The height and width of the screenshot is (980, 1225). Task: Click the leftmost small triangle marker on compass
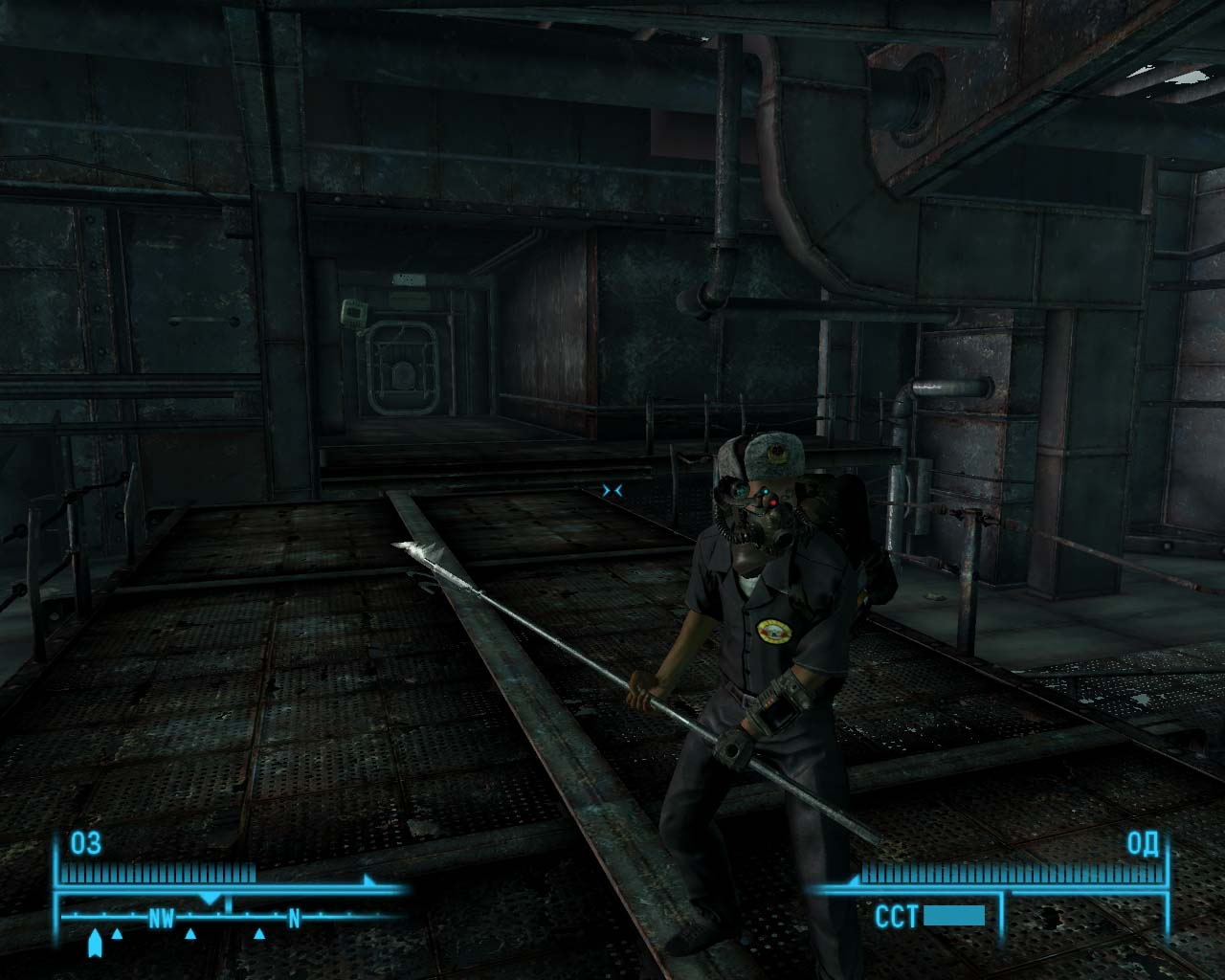coord(117,935)
